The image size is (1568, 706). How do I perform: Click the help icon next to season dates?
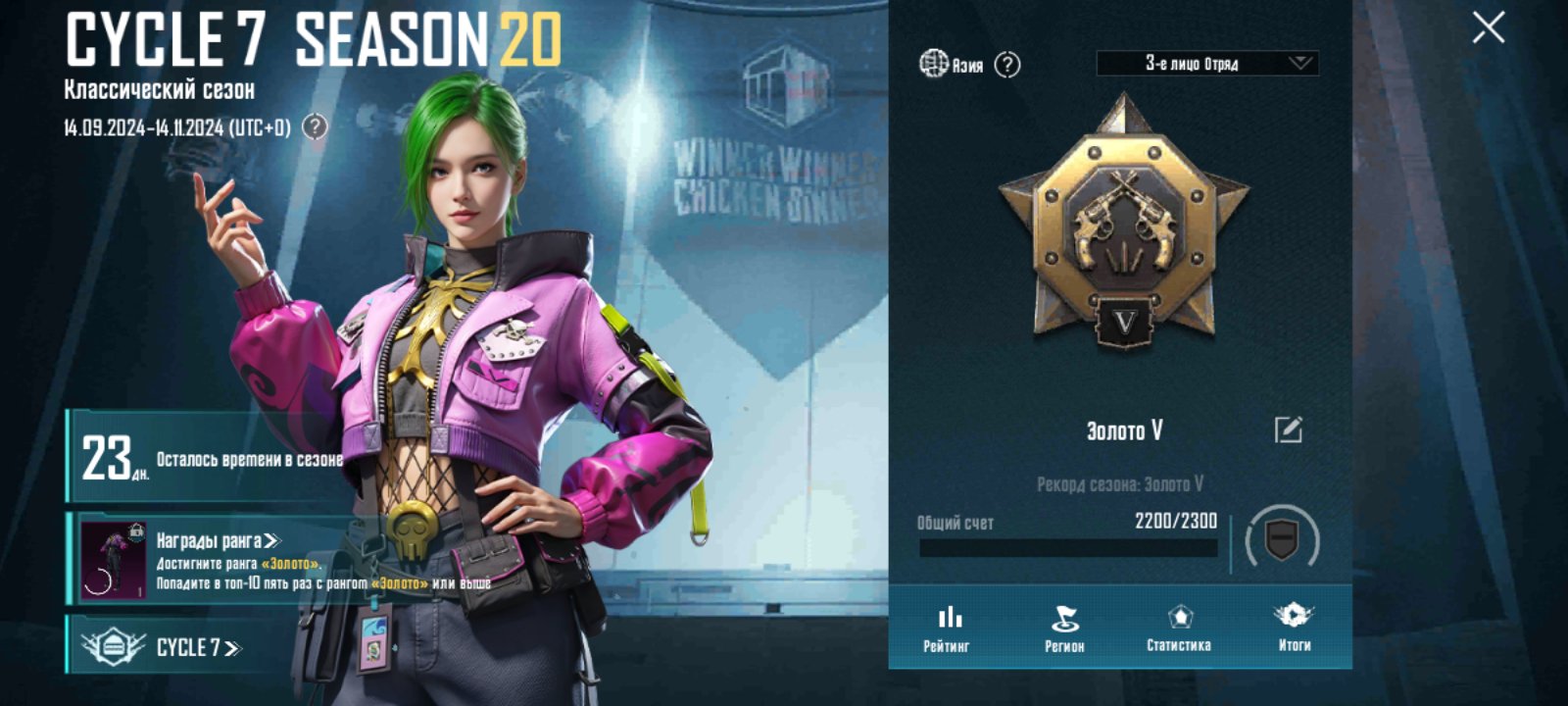point(315,127)
